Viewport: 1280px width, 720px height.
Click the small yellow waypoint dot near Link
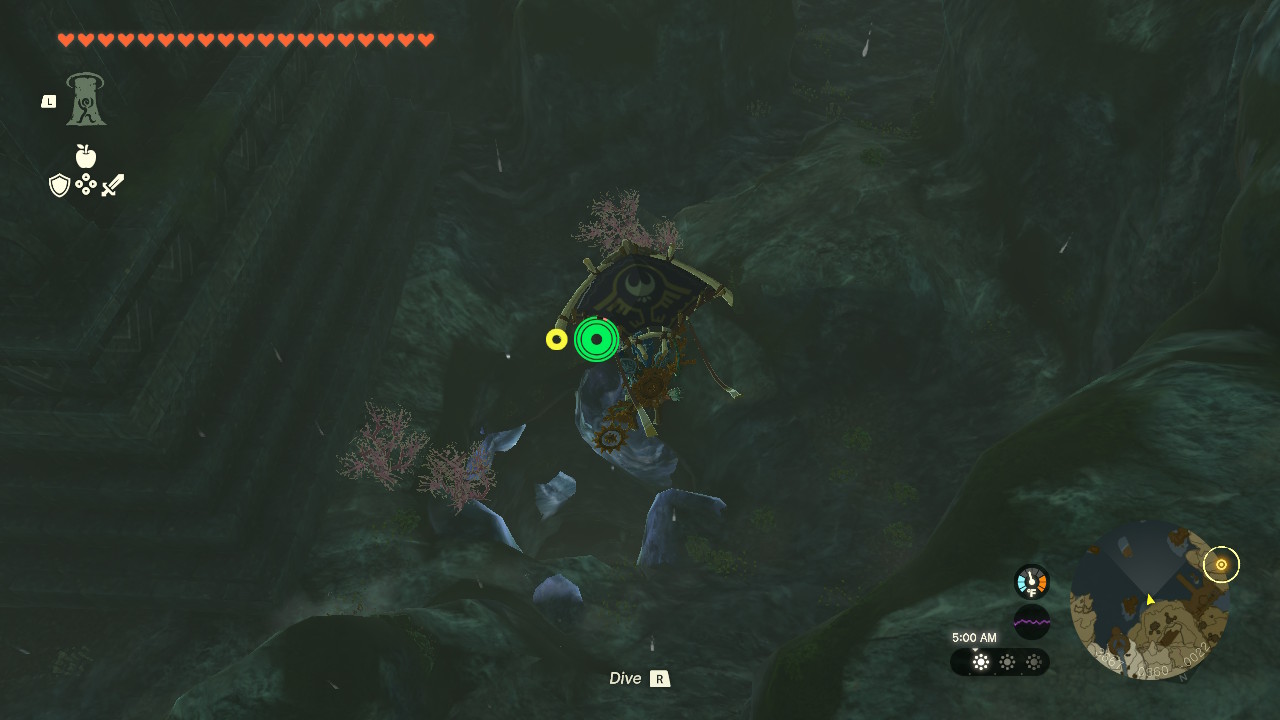click(x=556, y=339)
